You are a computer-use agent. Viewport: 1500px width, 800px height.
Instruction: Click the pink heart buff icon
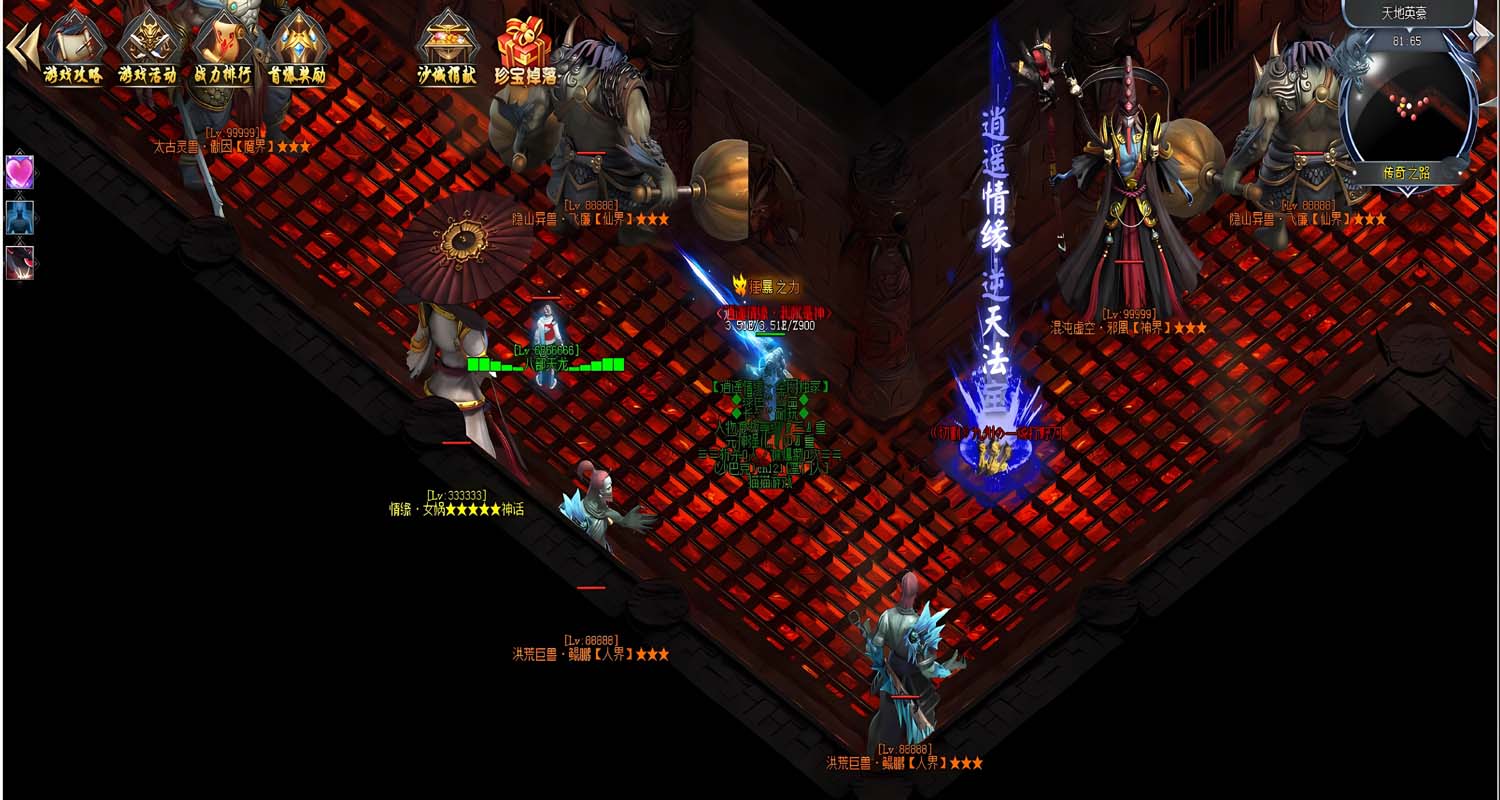pos(20,172)
